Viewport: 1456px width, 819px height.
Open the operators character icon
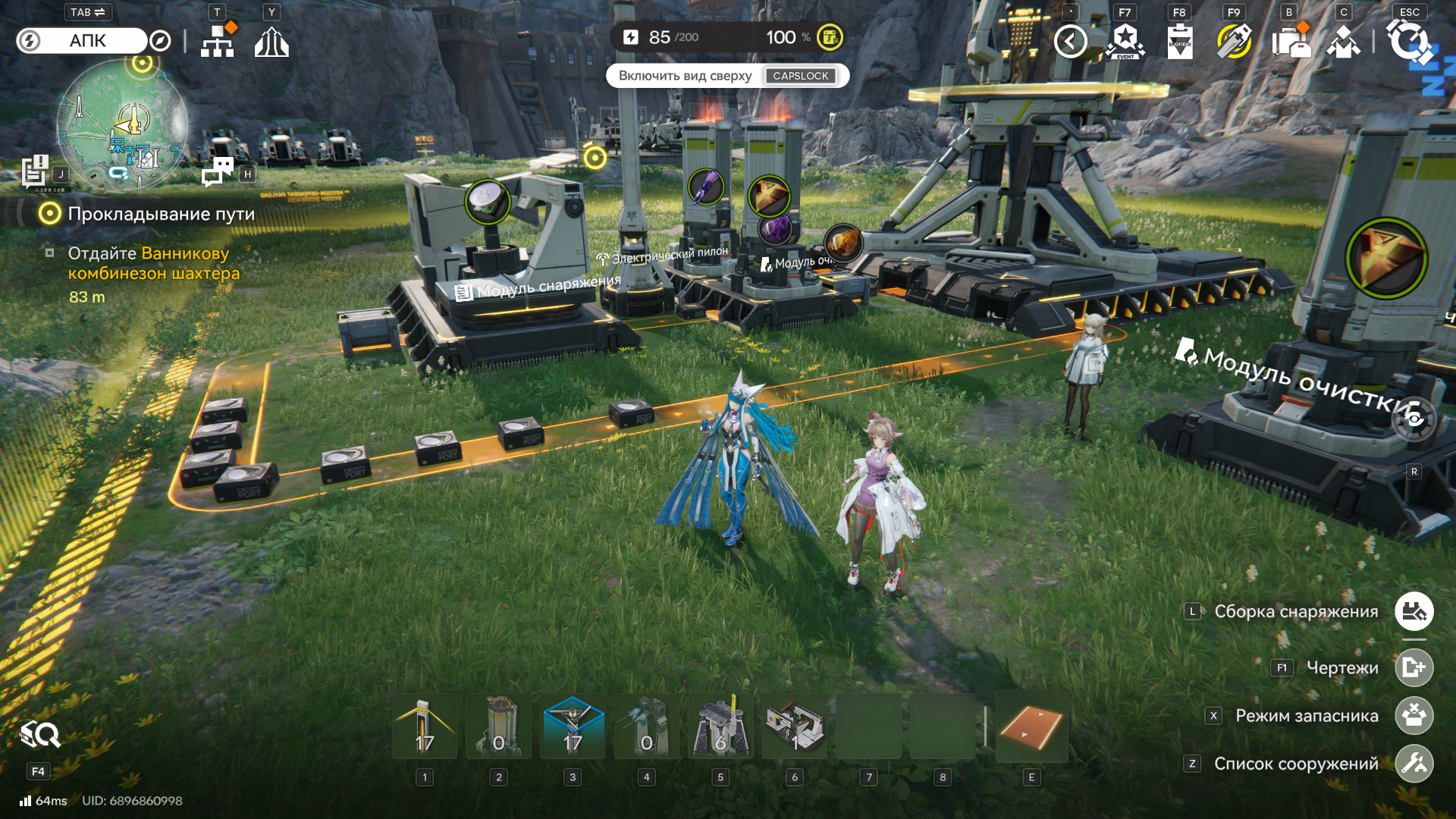pyautogui.click(x=1343, y=41)
